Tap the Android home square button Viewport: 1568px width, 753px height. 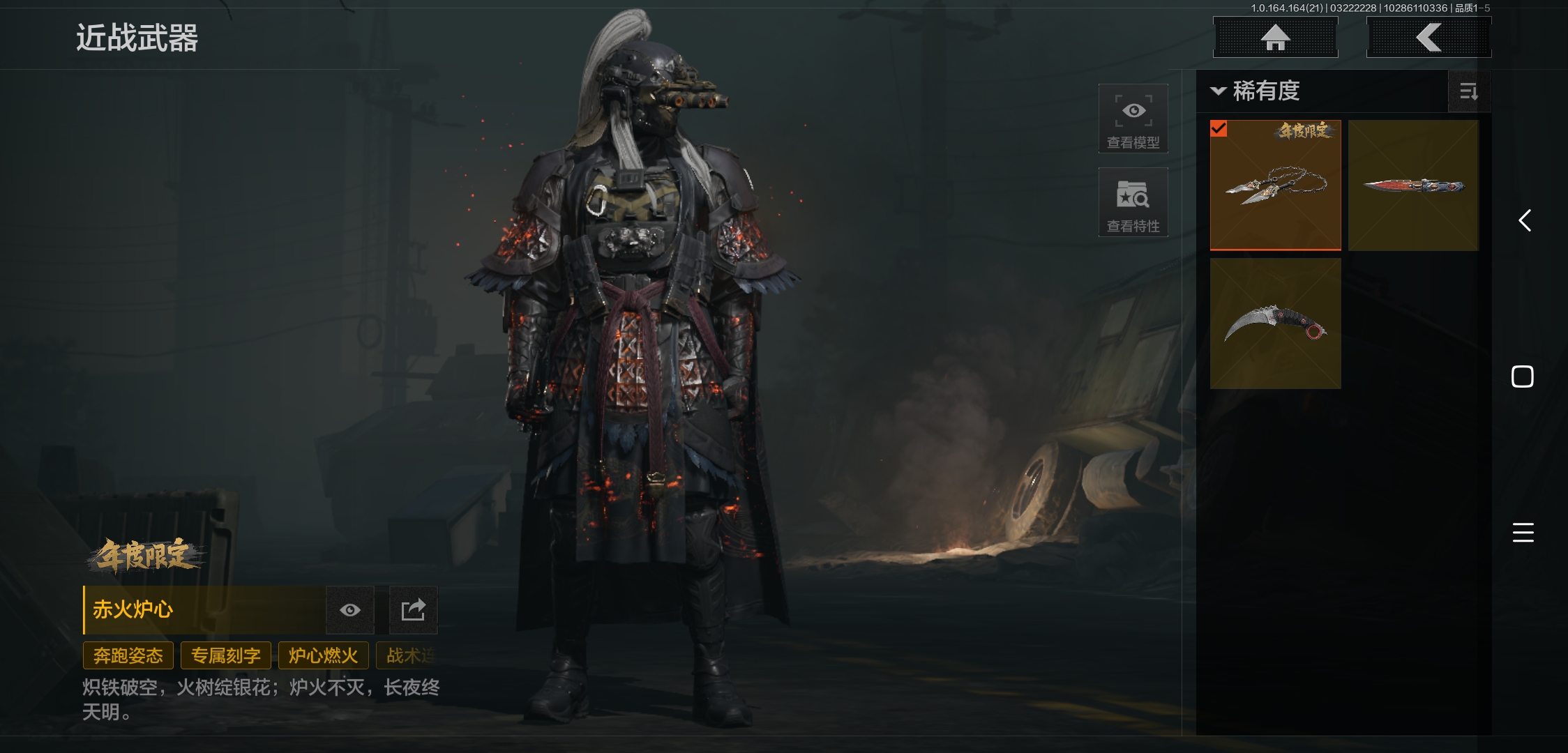tap(1522, 376)
